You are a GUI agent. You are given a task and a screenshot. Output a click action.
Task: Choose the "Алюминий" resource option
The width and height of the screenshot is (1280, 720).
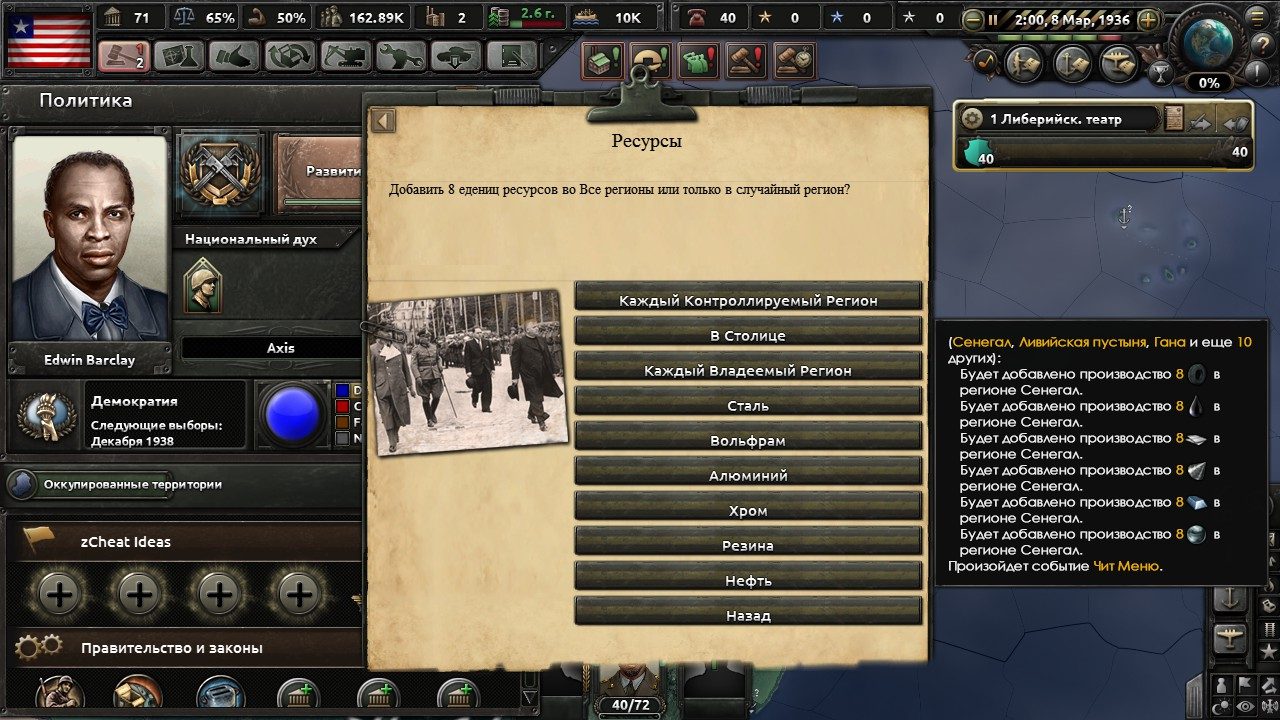pos(748,475)
